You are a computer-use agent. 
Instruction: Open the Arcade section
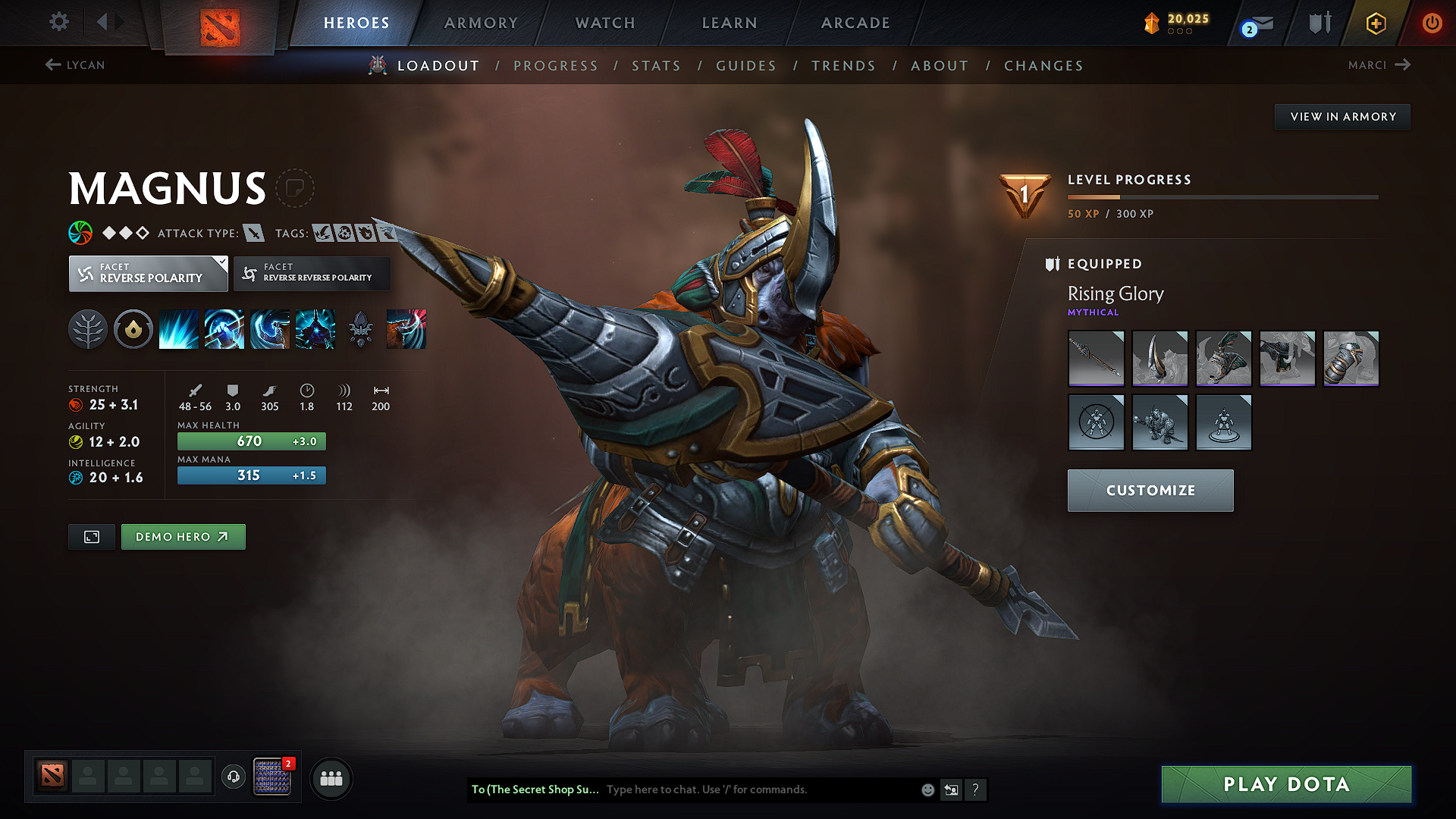pyautogui.click(x=855, y=23)
